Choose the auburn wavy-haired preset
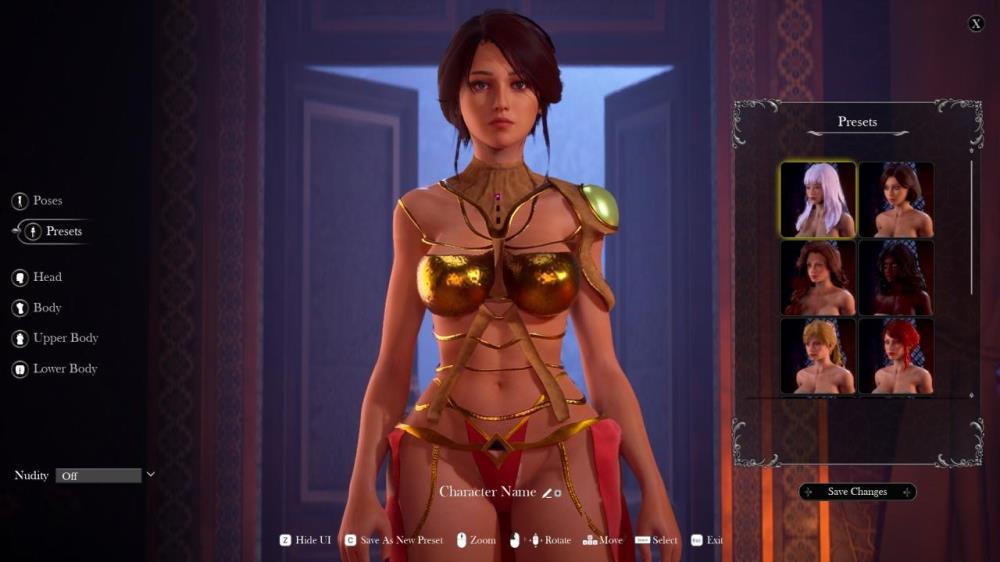 tap(818, 278)
